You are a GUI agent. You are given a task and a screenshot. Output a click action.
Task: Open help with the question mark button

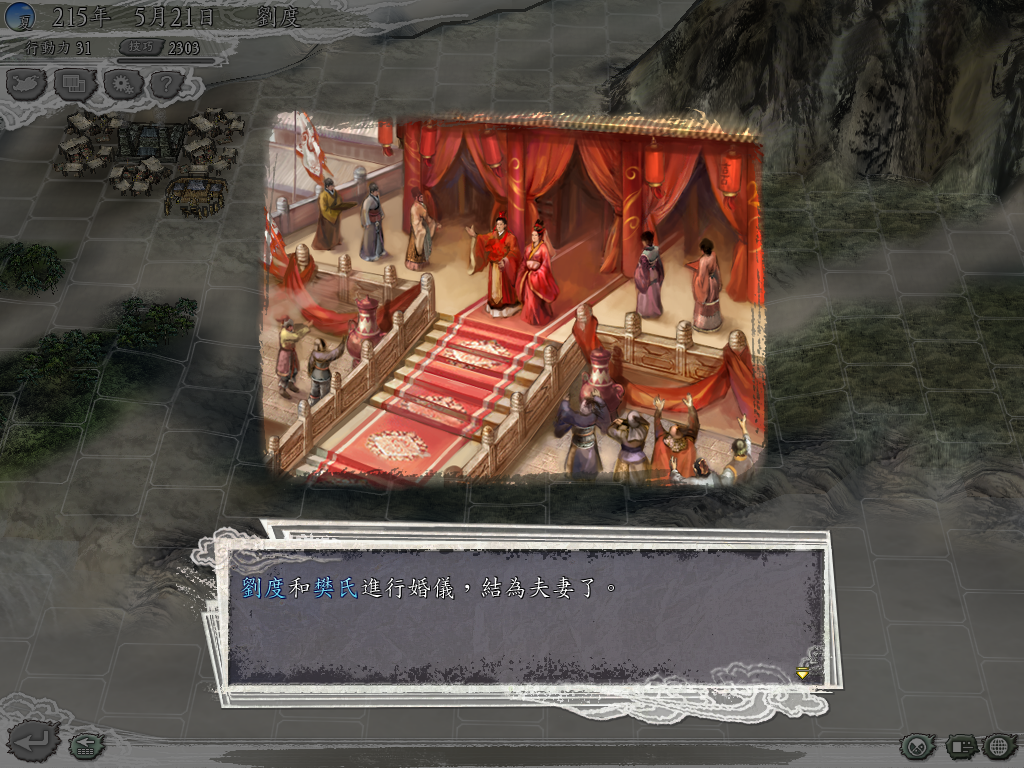coord(167,84)
